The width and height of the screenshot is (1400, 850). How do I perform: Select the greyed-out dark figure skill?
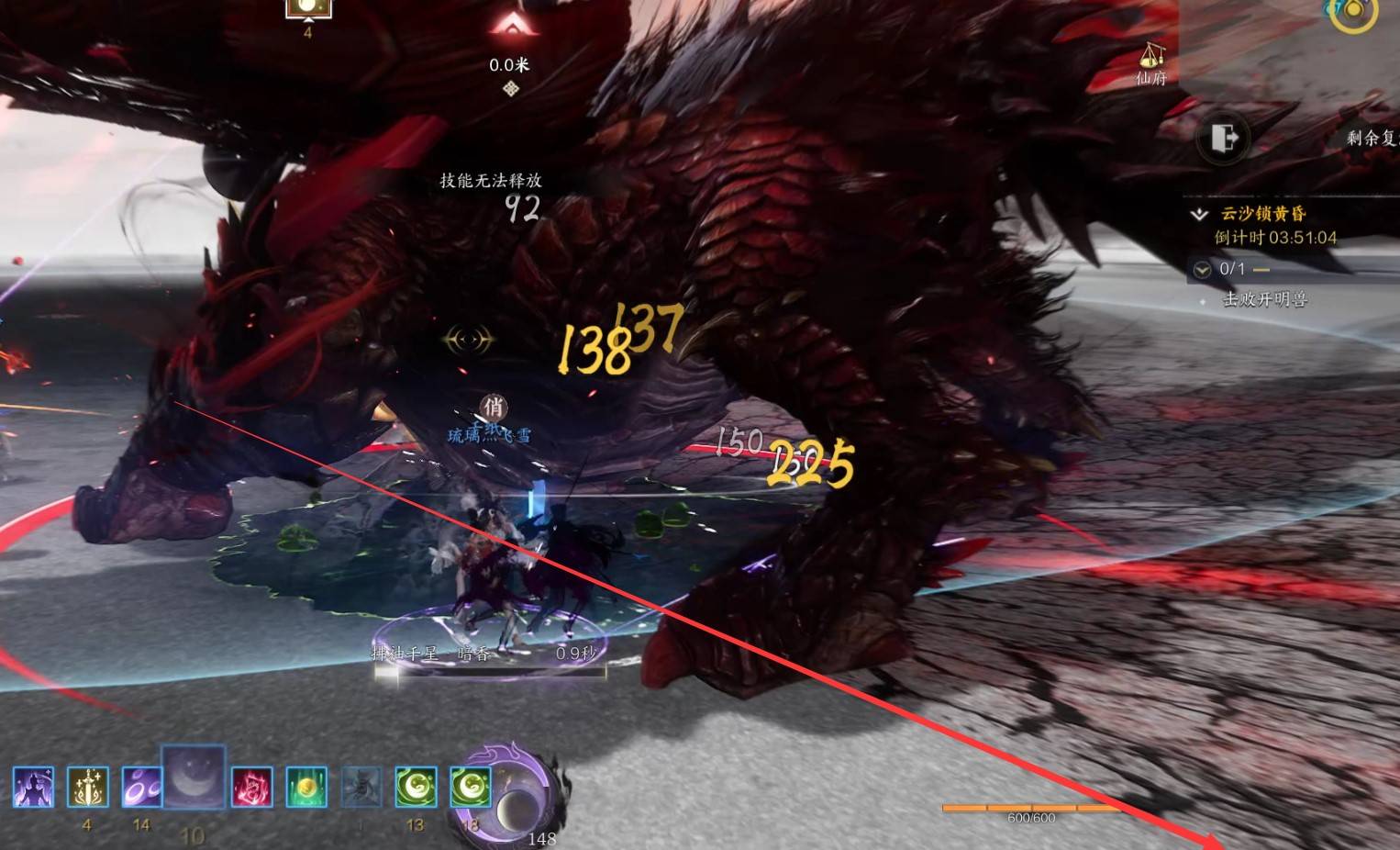pos(361,788)
